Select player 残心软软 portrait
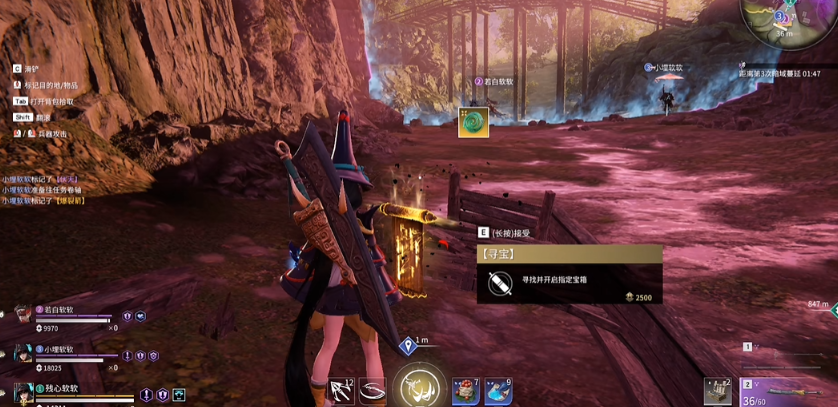Viewport: 838px width, 407px height. (22, 391)
